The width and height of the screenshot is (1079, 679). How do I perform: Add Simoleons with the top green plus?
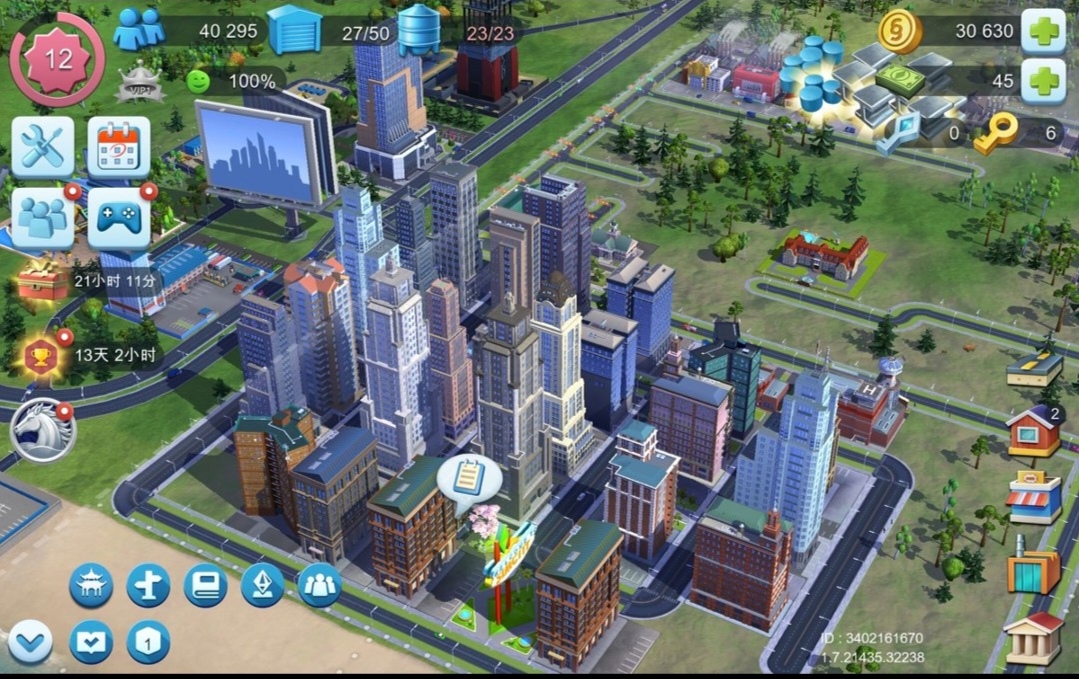[1042, 31]
